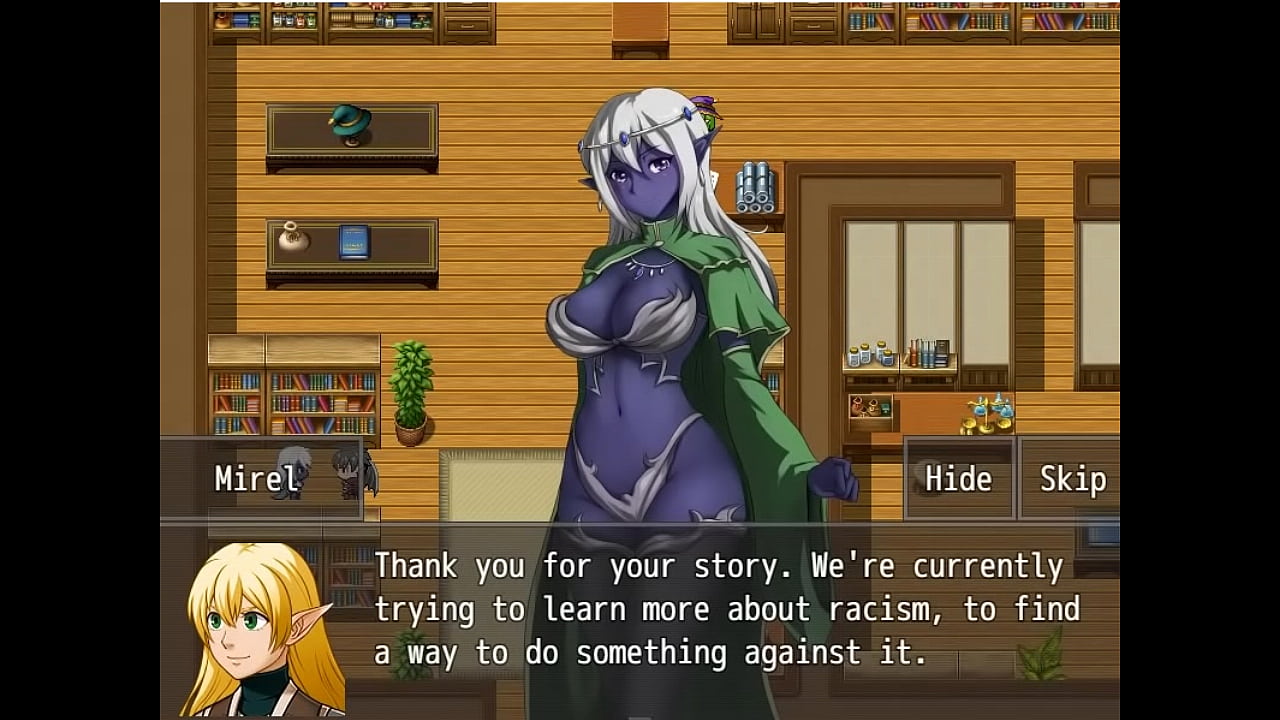The image size is (1280, 720).
Task: Skip the current dialogue
Action: coord(1071,479)
